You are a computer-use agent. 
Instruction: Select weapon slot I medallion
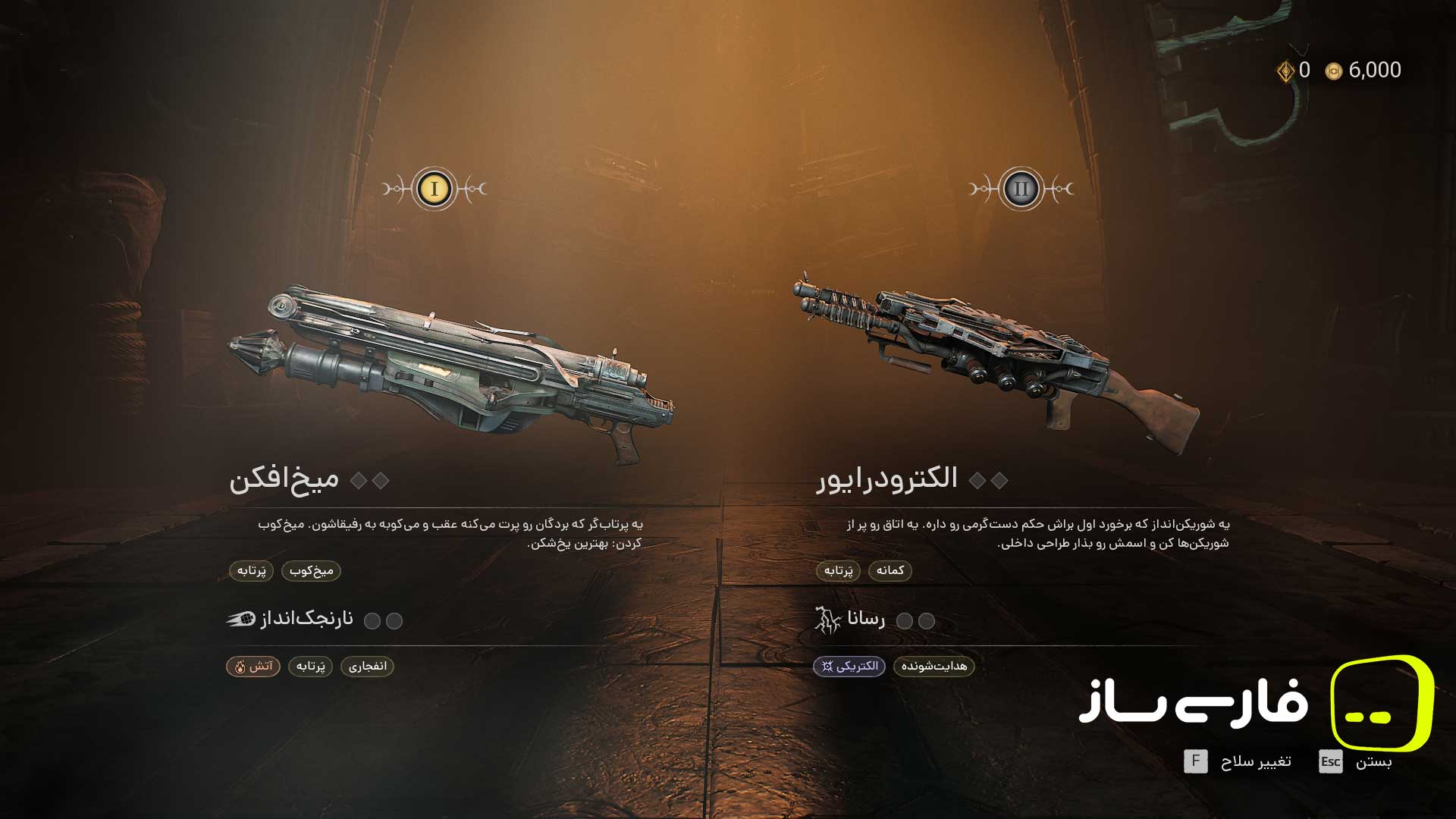(x=435, y=189)
